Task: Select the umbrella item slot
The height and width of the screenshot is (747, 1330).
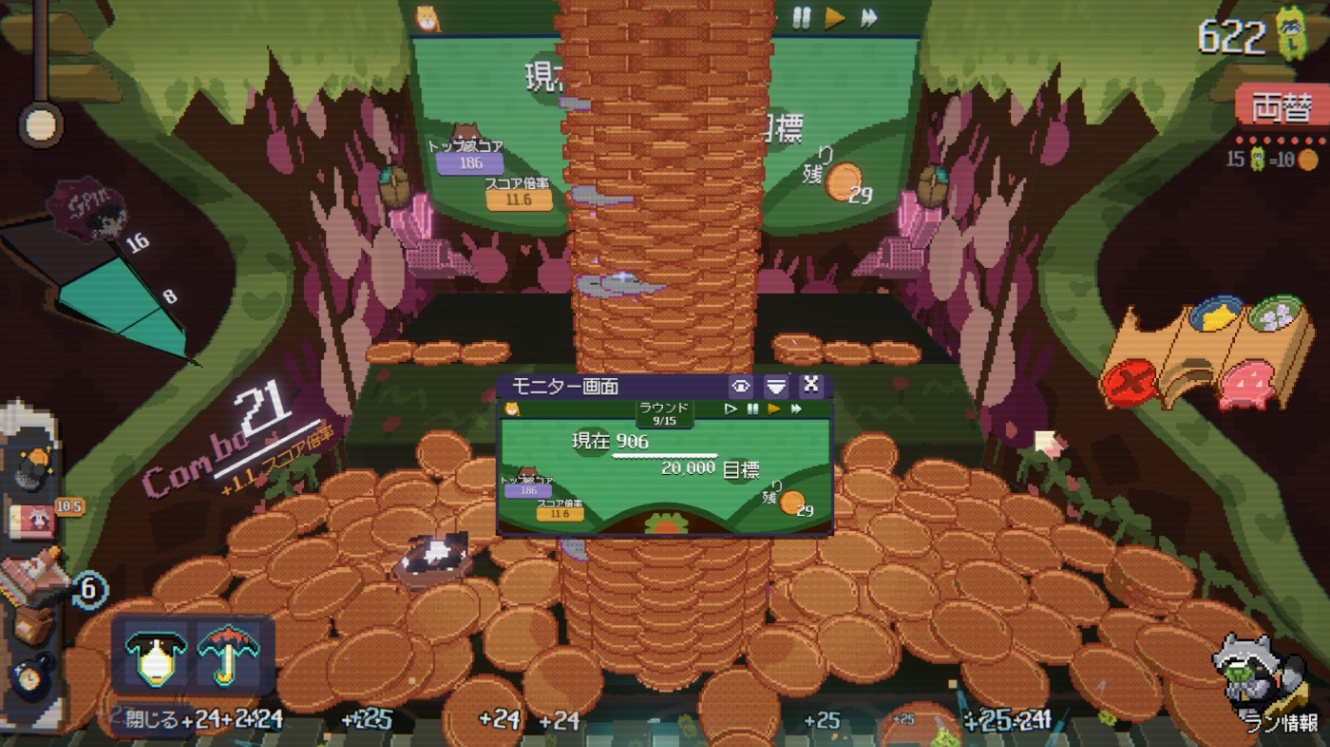Action: coord(229,653)
